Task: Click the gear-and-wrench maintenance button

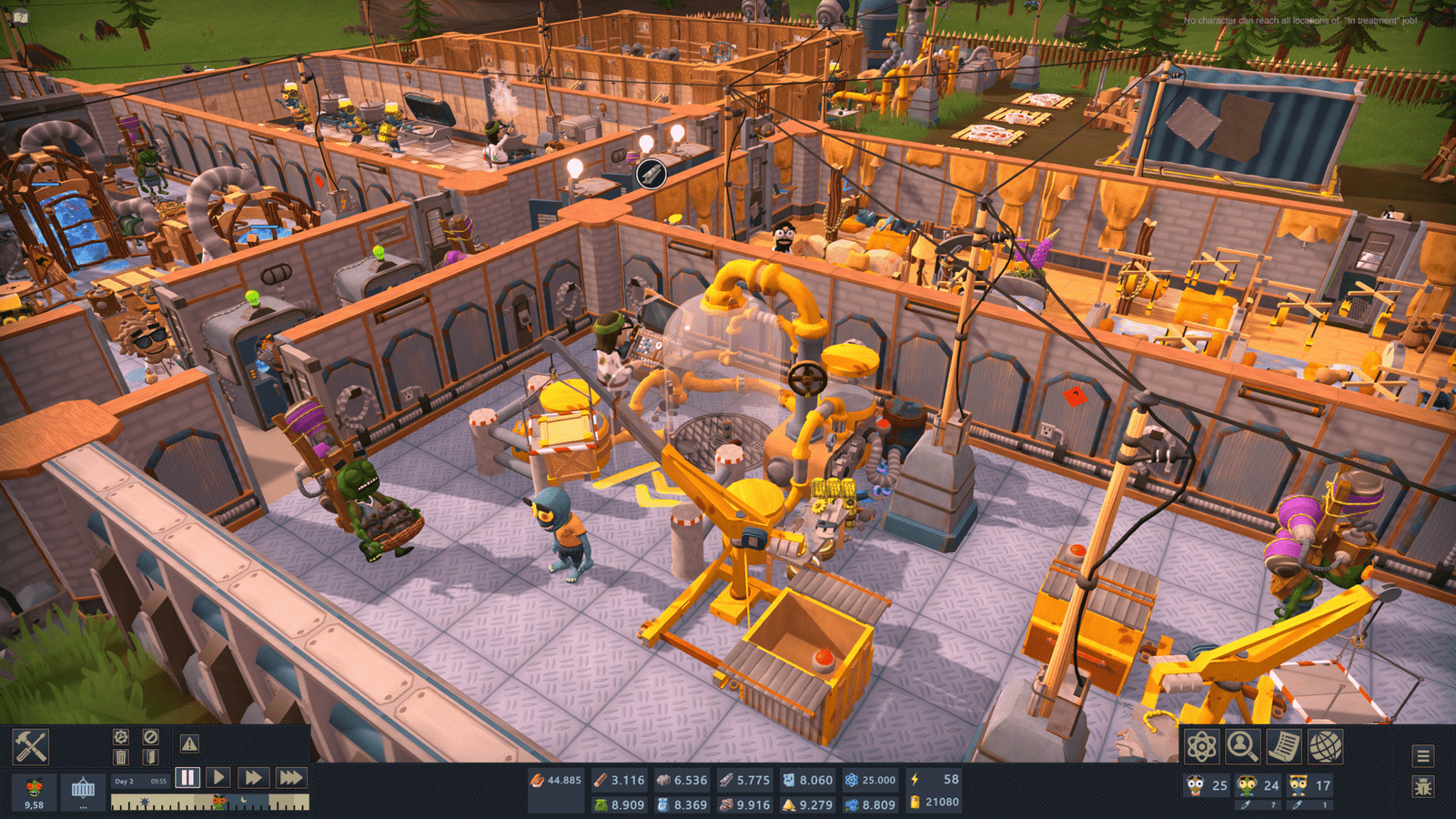Action: 121,736
